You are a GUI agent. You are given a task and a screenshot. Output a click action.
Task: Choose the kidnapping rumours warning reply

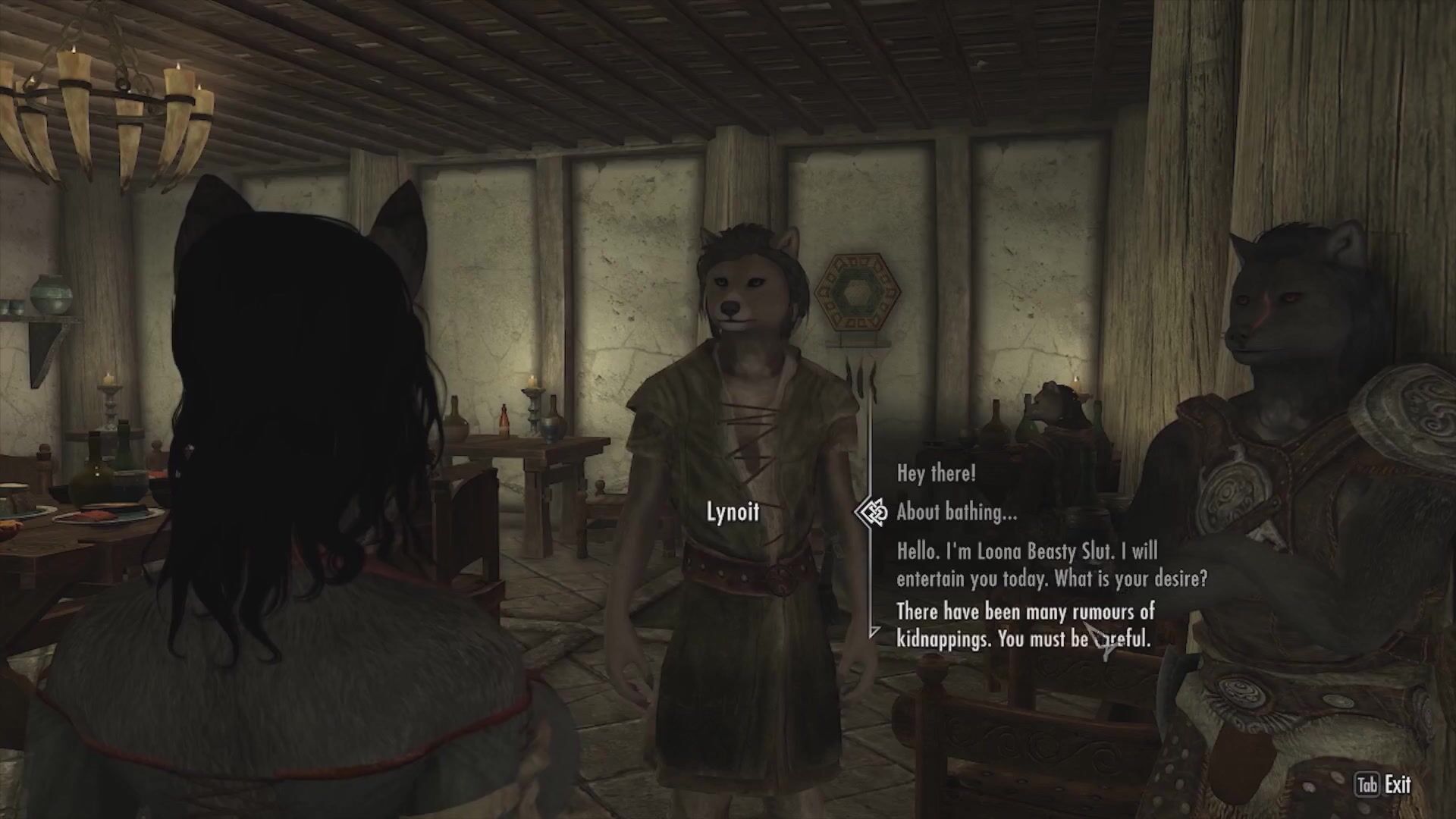click(x=1025, y=625)
